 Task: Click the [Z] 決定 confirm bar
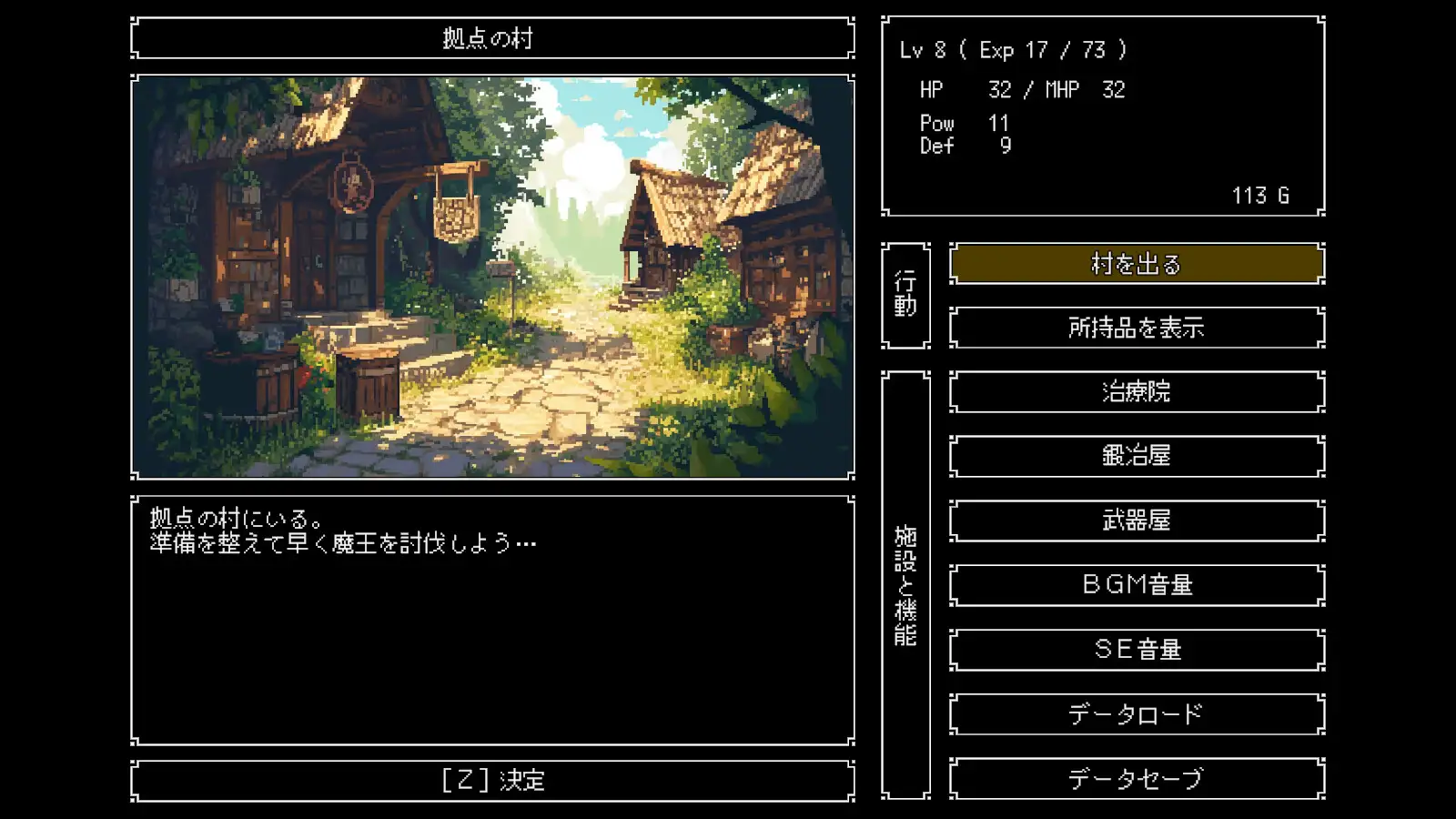click(493, 779)
